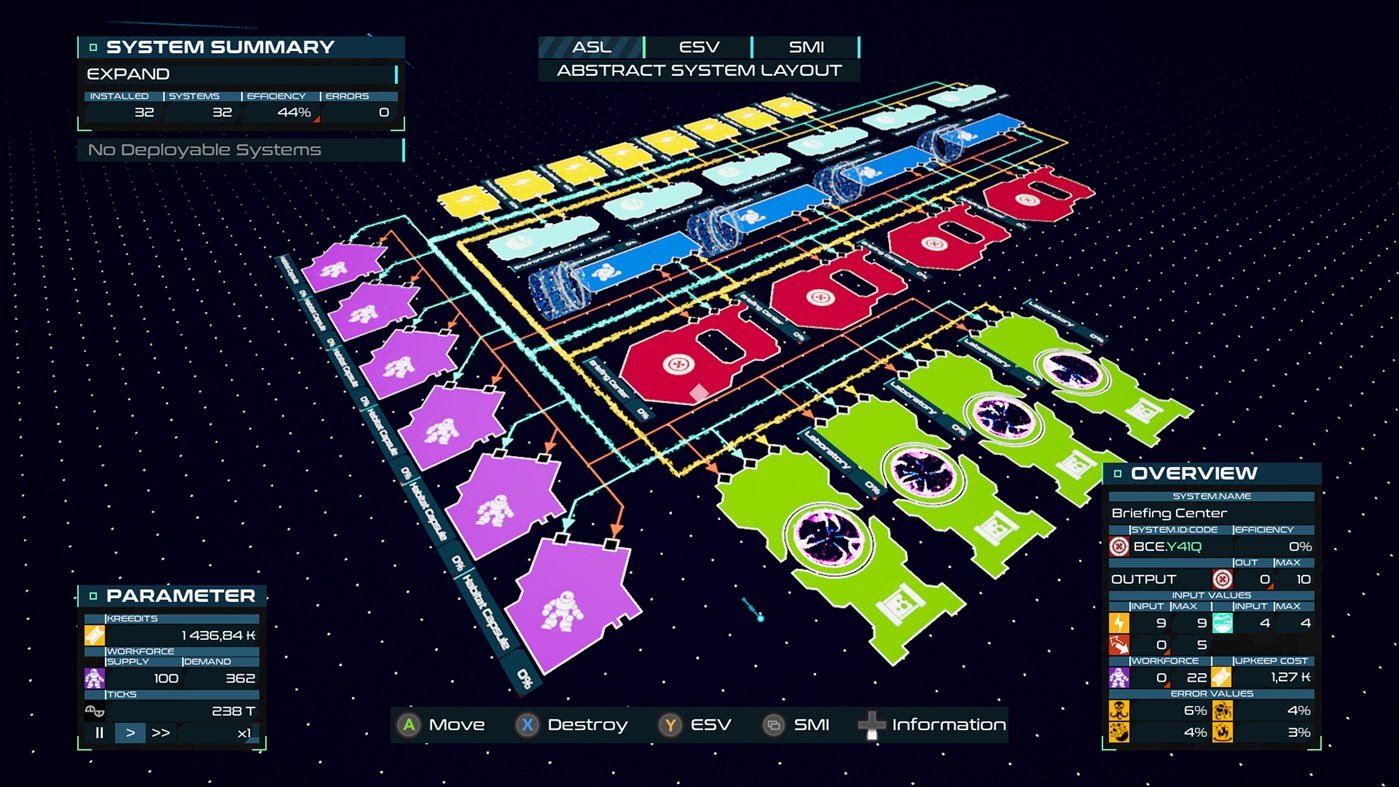The image size is (1399, 787).
Task: Switch to the ESV tab
Action: [x=698, y=46]
